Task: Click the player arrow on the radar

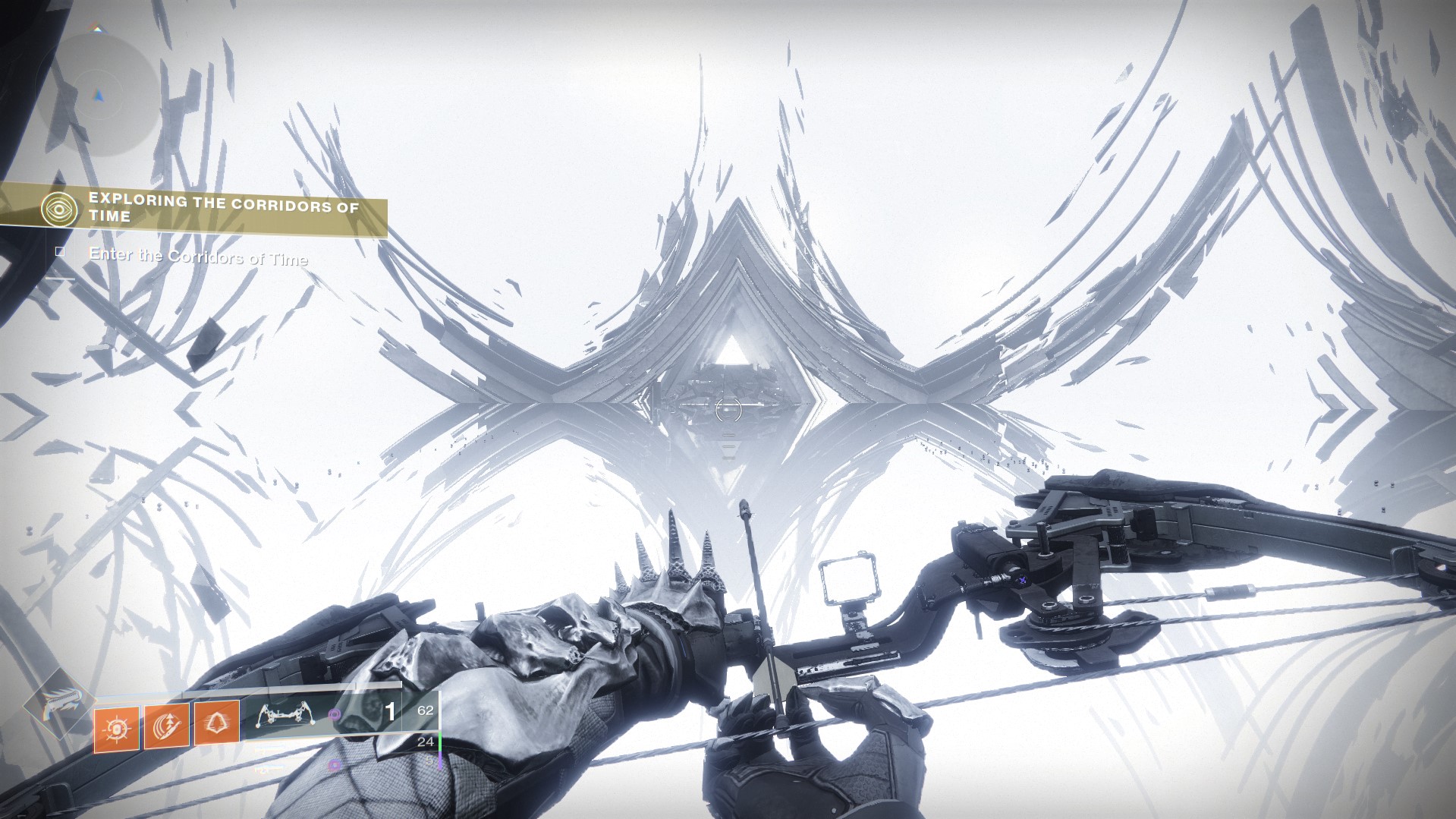Action: point(97,97)
